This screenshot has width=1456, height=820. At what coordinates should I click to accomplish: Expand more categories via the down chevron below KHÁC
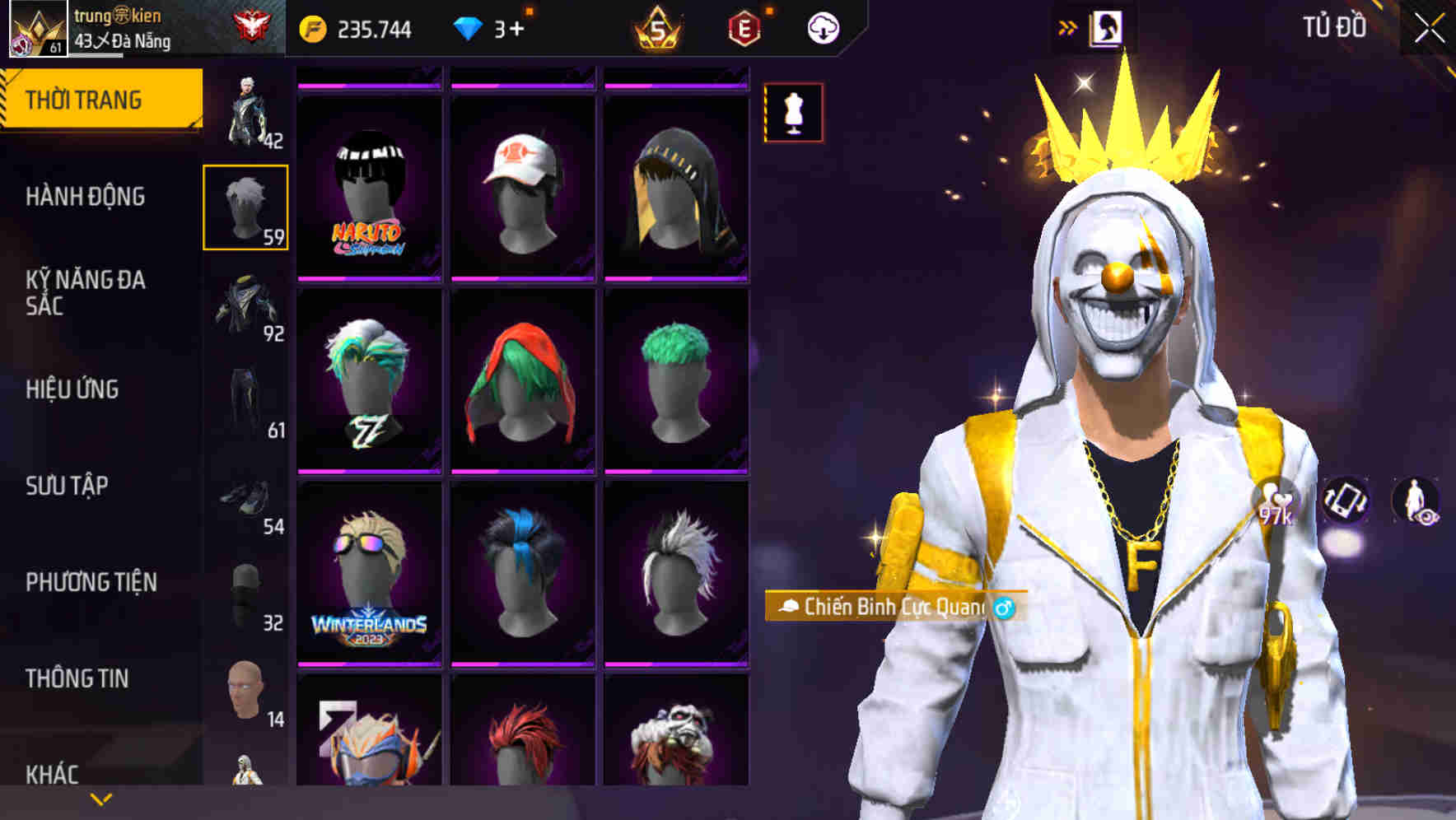[100, 799]
